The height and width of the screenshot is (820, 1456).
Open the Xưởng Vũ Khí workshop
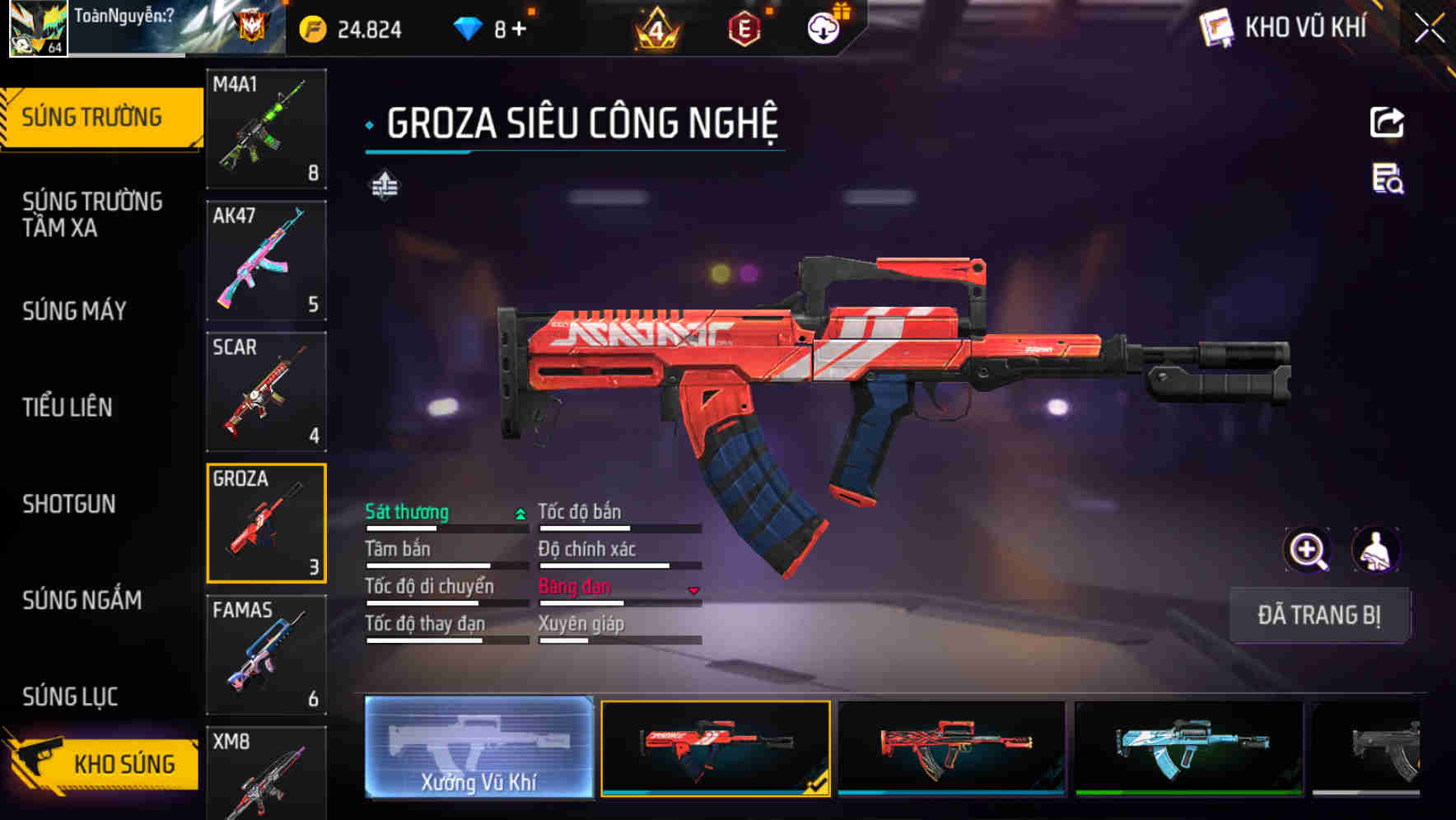tap(478, 748)
